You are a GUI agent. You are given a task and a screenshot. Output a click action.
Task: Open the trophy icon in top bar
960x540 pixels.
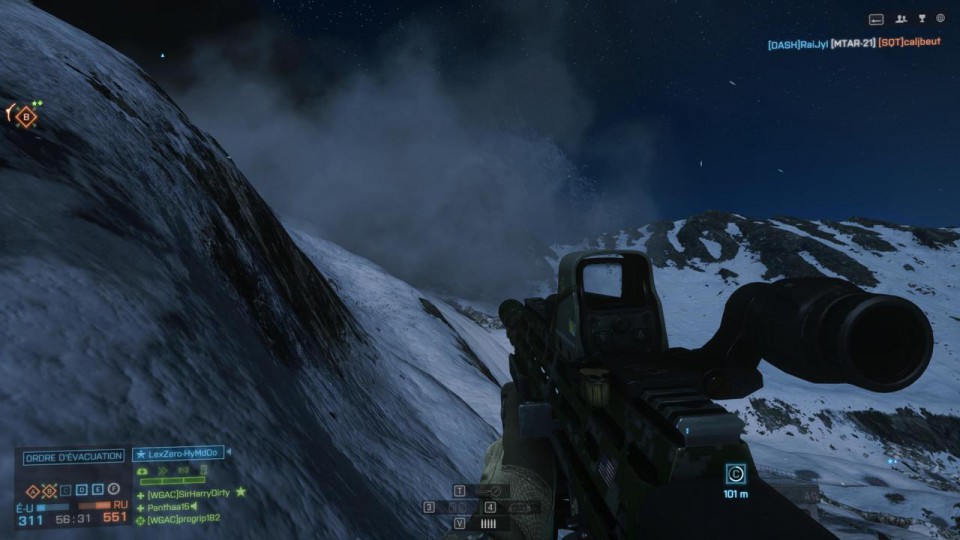[x=921, y=19]
